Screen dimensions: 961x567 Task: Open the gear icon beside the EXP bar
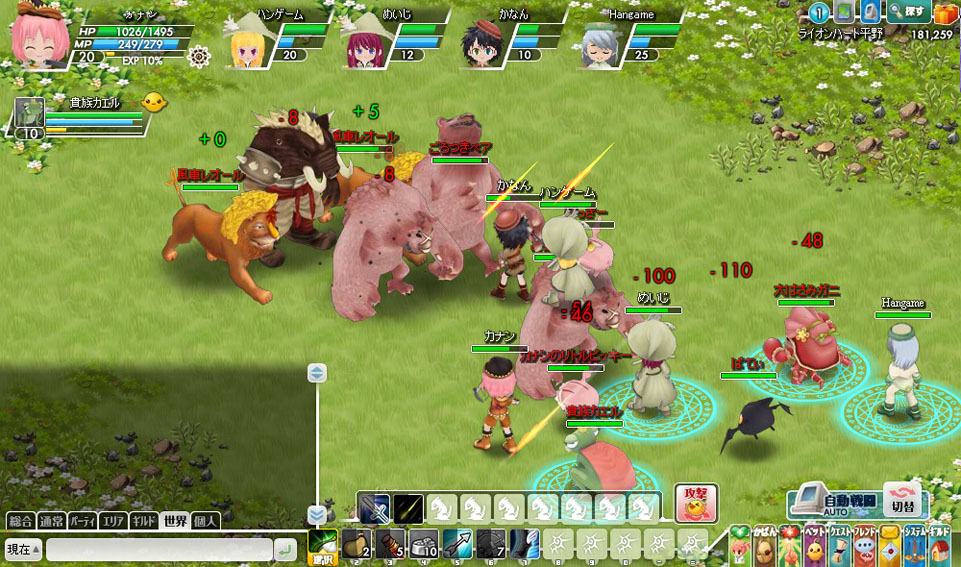[198, 57]
